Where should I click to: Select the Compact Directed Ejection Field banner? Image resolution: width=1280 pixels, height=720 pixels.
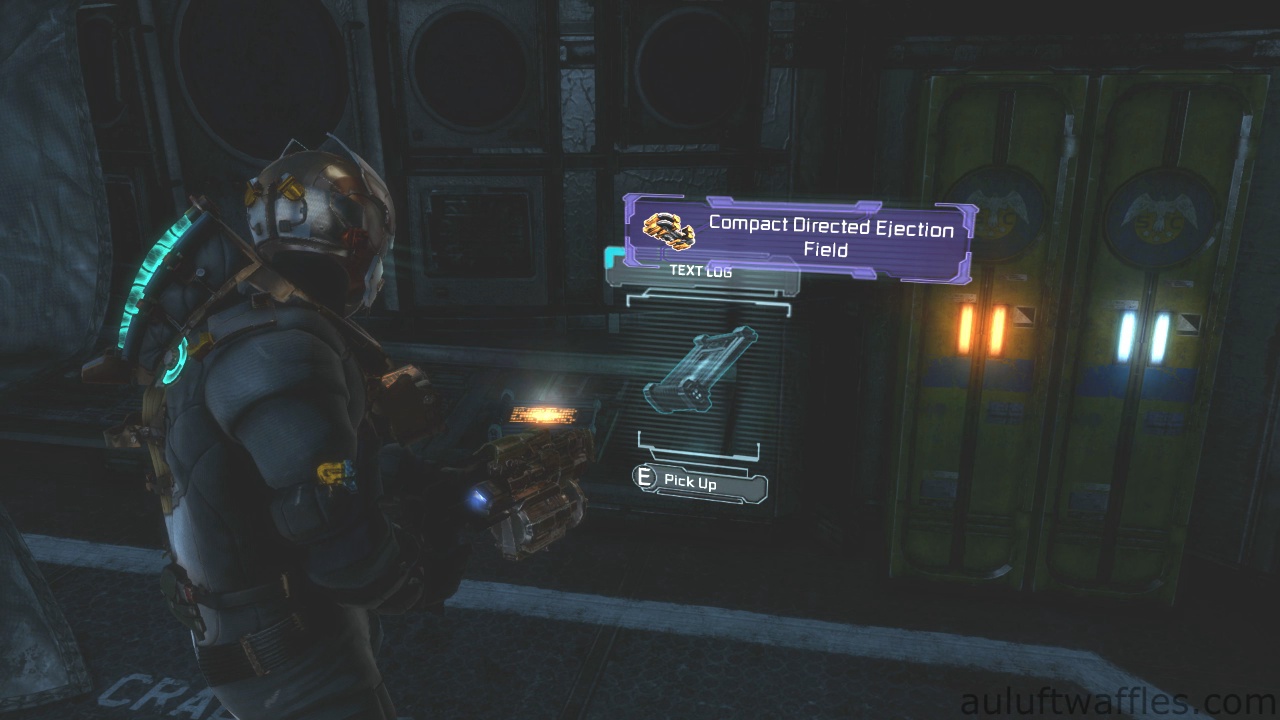[800, 238]
